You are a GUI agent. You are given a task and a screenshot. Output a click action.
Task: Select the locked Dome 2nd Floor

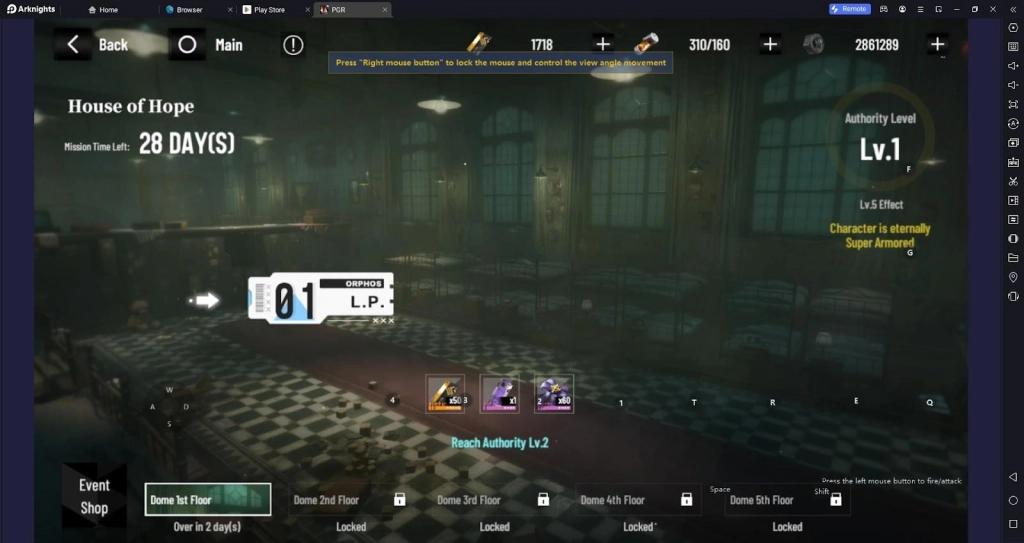(350, 499)
